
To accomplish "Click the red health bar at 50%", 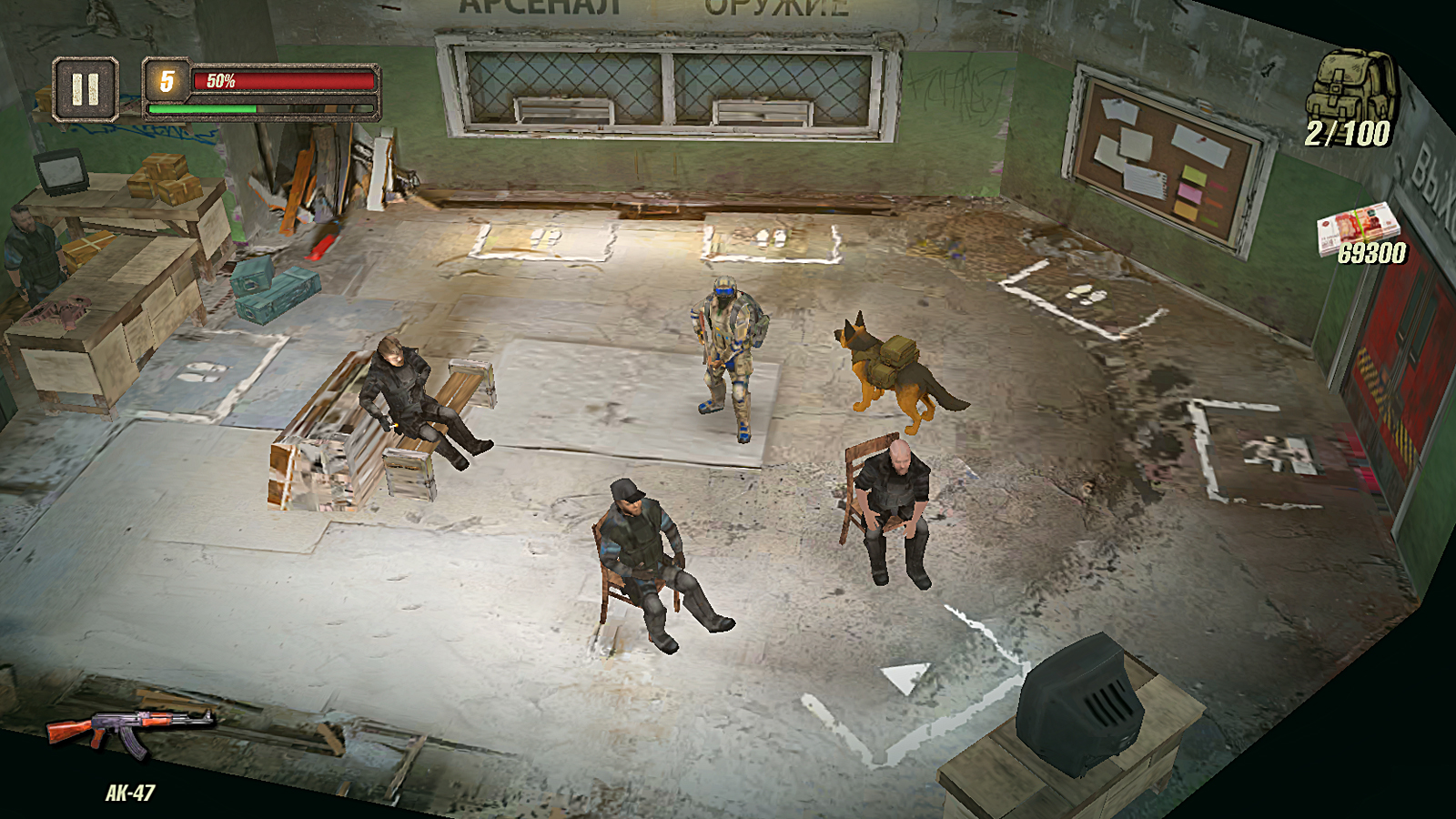I will pyautogui.click(x=282, y=82).
